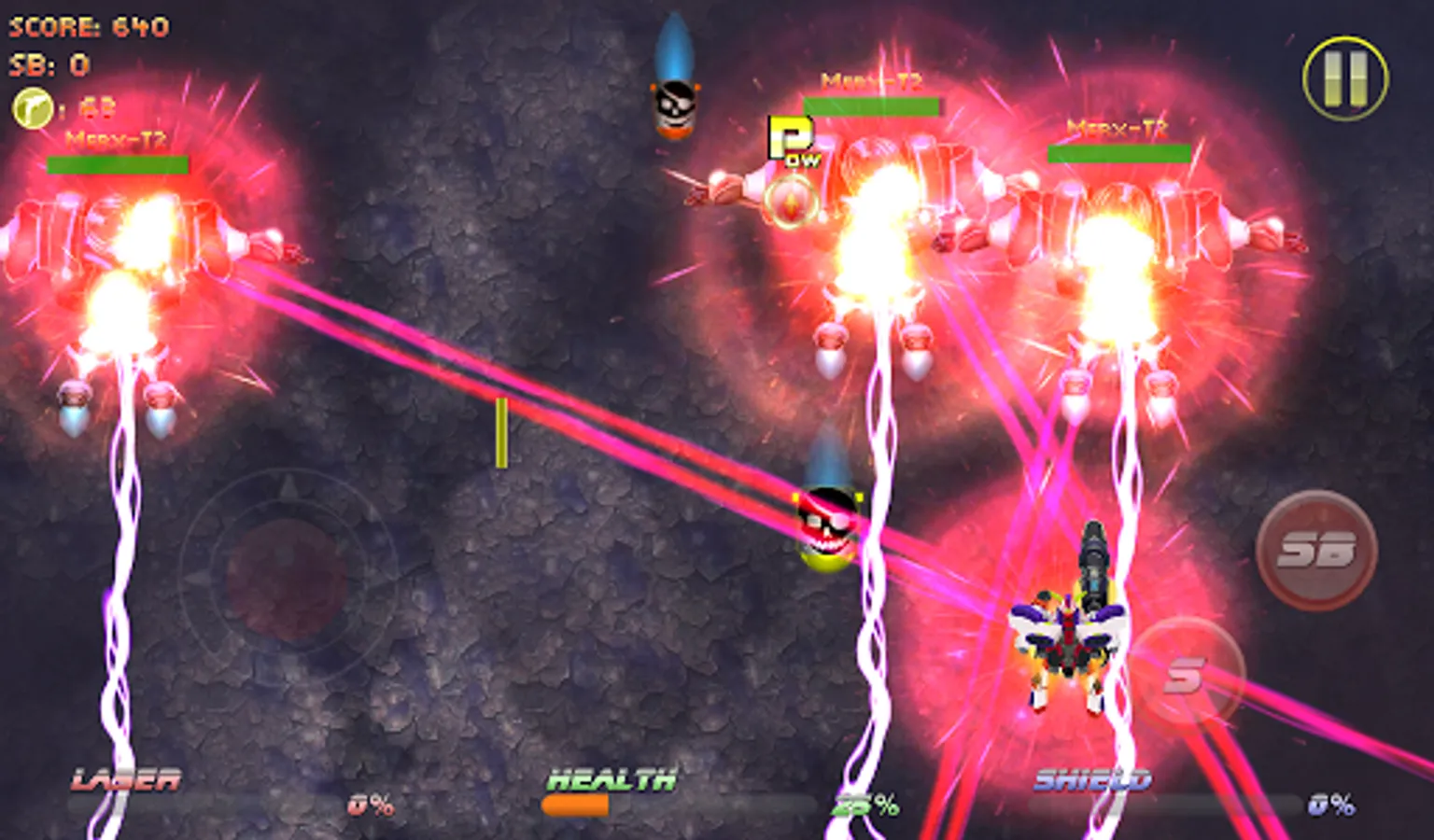This screenshot has height=840, width=1434.
Task: Activate the red SB special bomb button
Action: tap(1316, 550)
